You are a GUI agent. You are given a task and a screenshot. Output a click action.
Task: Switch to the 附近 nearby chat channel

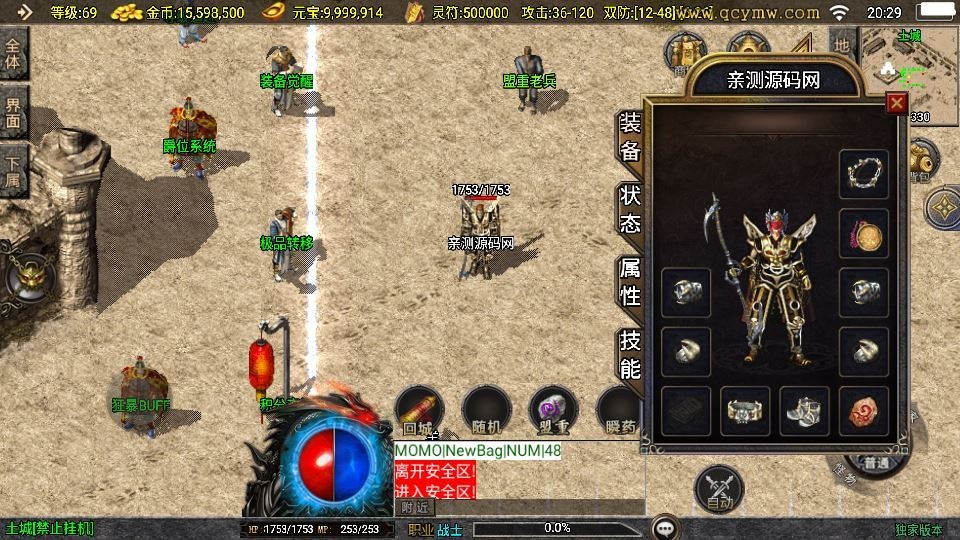click(x=415, y=507)
